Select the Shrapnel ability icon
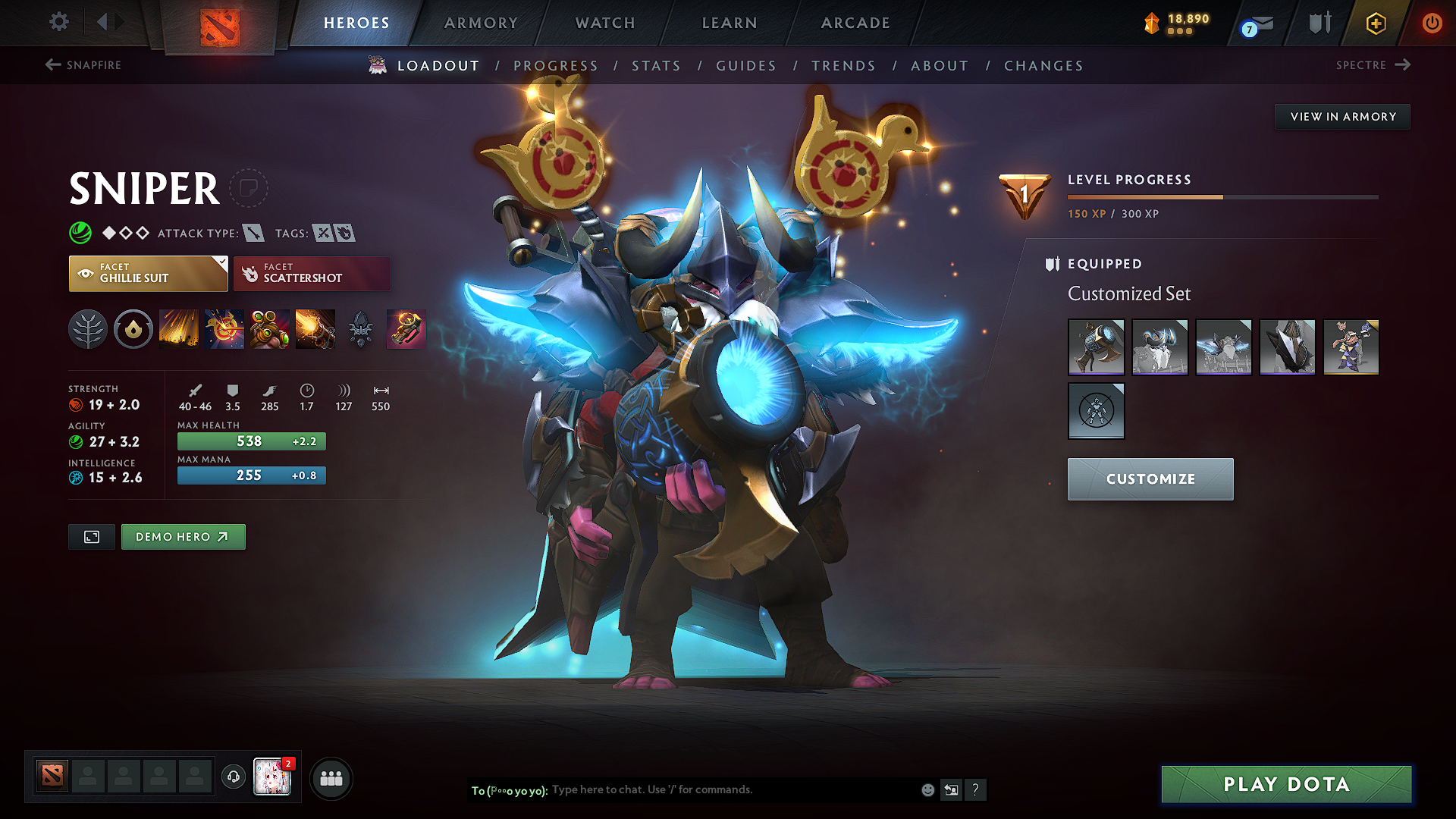The width and height of the screenshot is (1456, 819). pyautogui.click(x=179, y=329)
